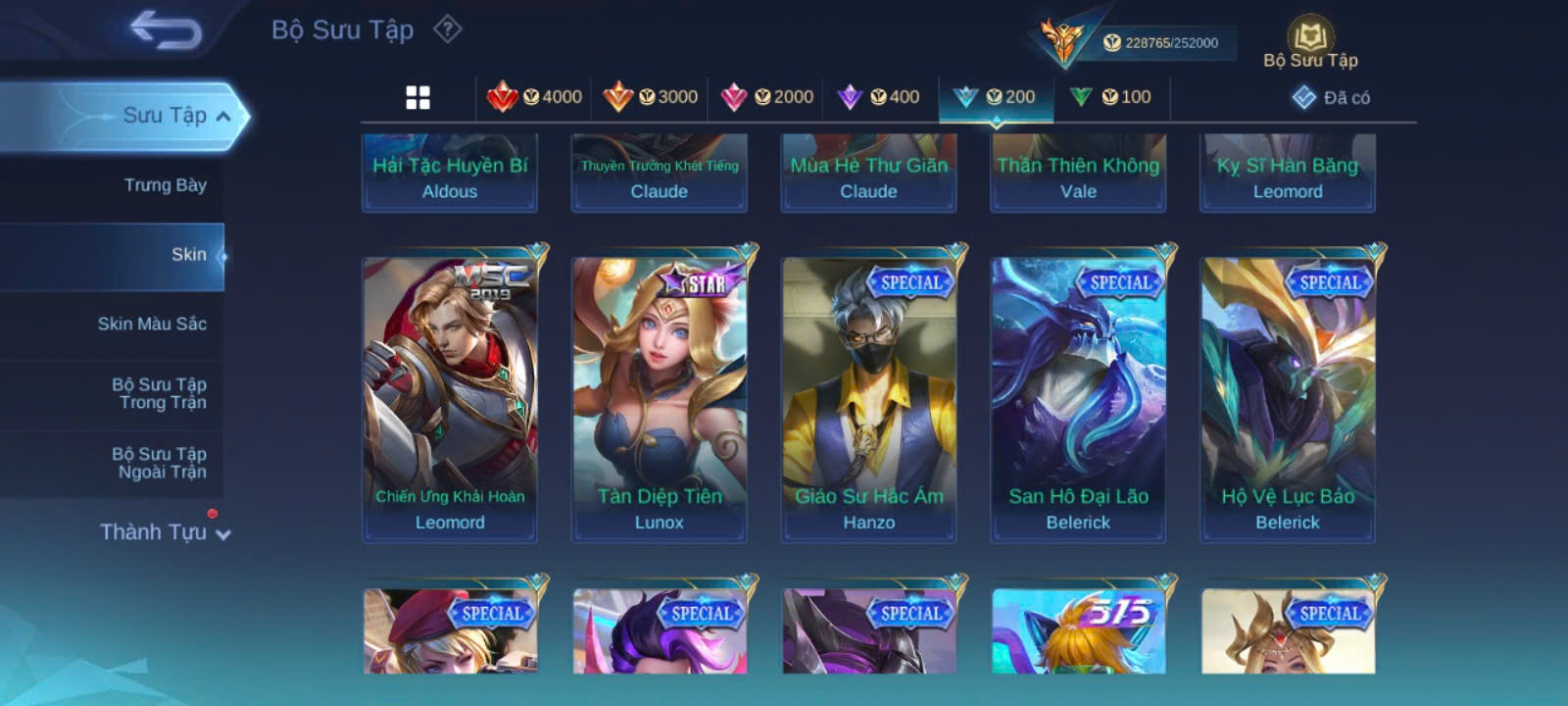Image resolution: width=1568 pixels, height=706 pixels.
Task: Toggle the Đã có owned filter
Action: coord(1331,97)
